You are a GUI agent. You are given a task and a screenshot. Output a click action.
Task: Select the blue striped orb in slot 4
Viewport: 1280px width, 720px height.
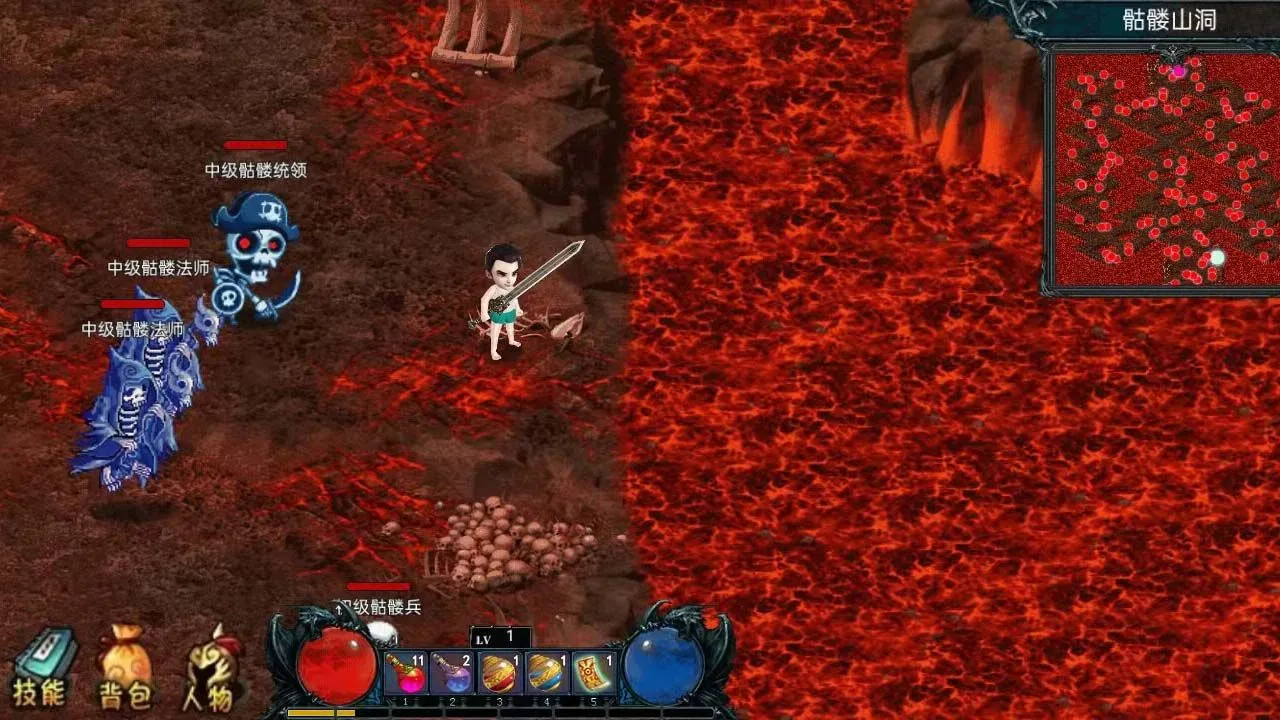(x=547, y=672)
